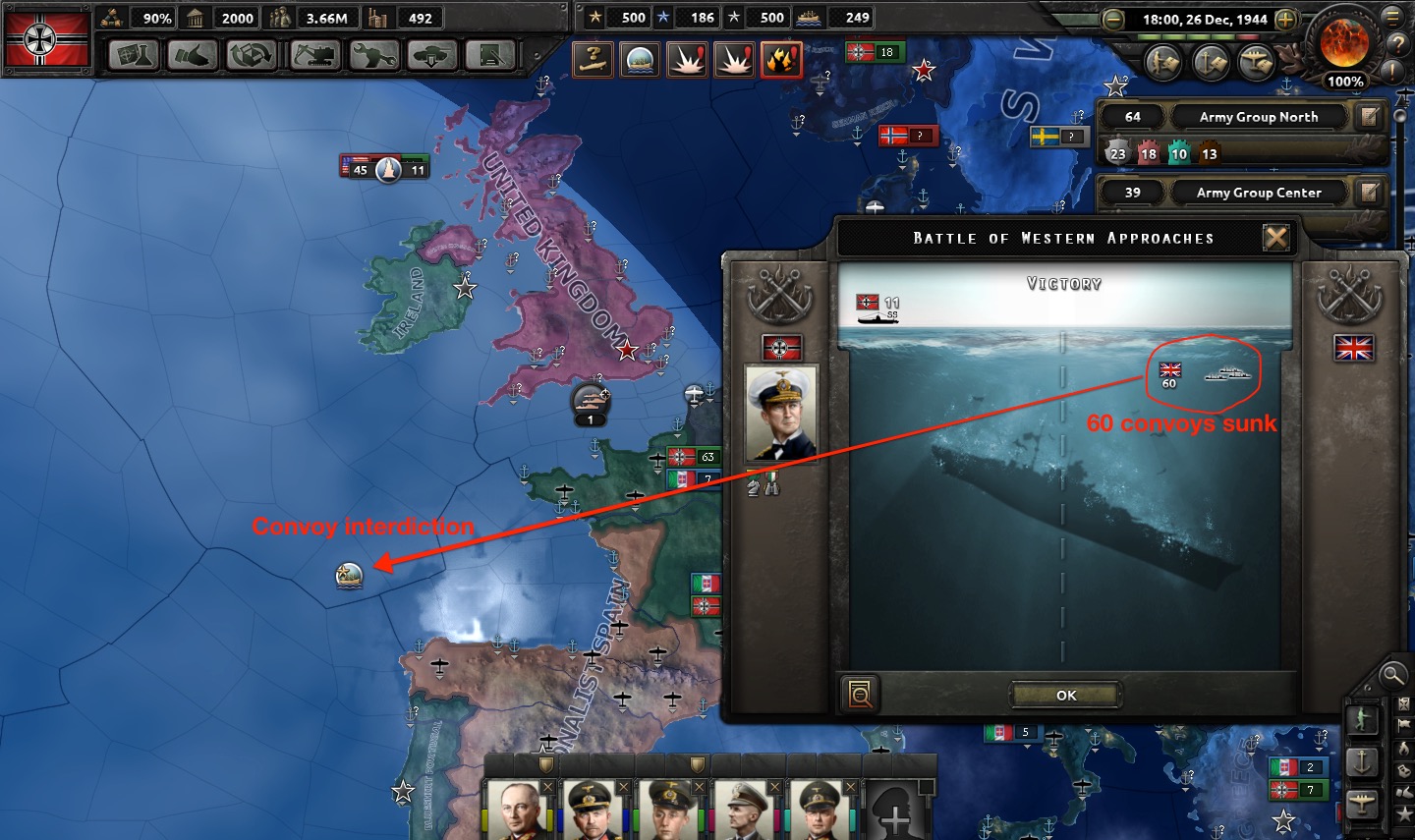1415x840 pixels.
Task: Open the game menu button
Action: coord(1392,17)
